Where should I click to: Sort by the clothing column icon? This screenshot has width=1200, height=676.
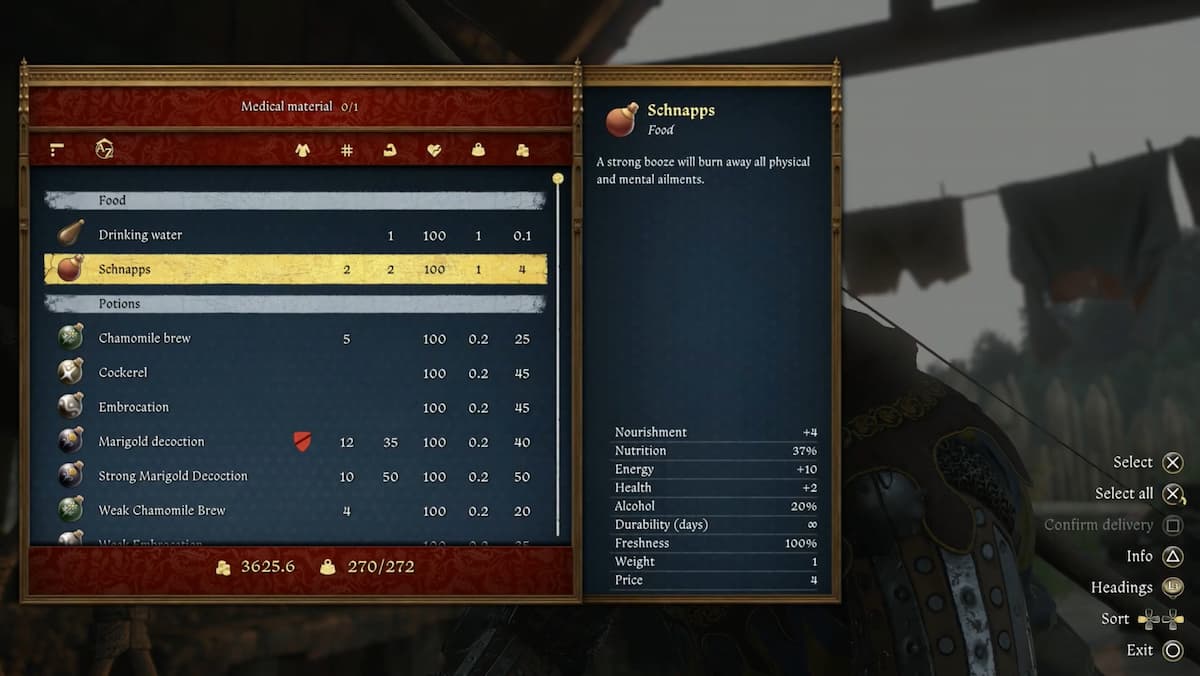[302, 150]
